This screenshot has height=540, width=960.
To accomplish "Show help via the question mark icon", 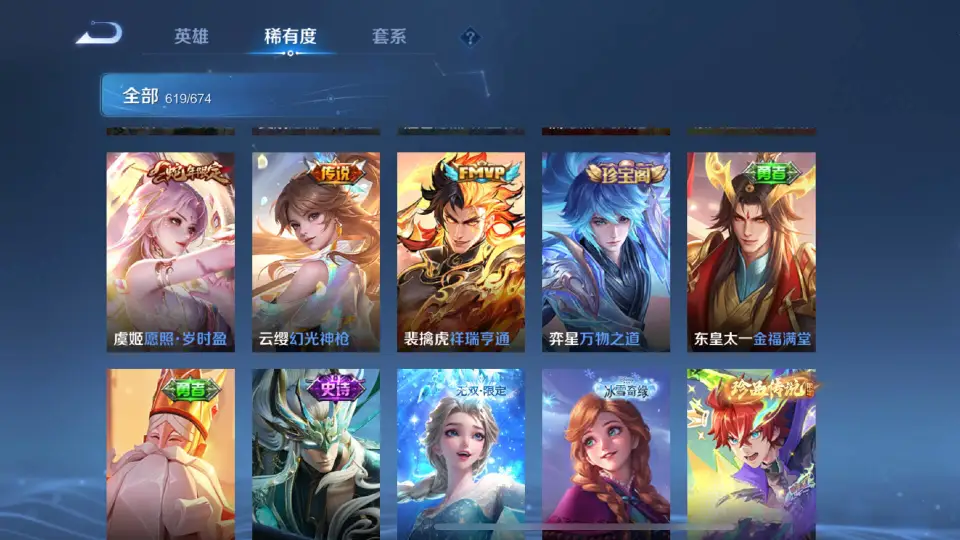I will 470,38.
